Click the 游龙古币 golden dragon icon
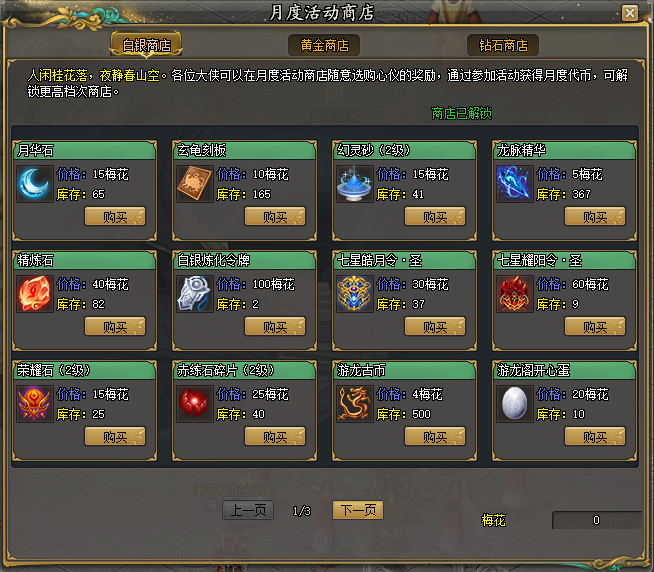Image resolution: width=654 pixels, height=572 pixels. (x=355, y=404)
